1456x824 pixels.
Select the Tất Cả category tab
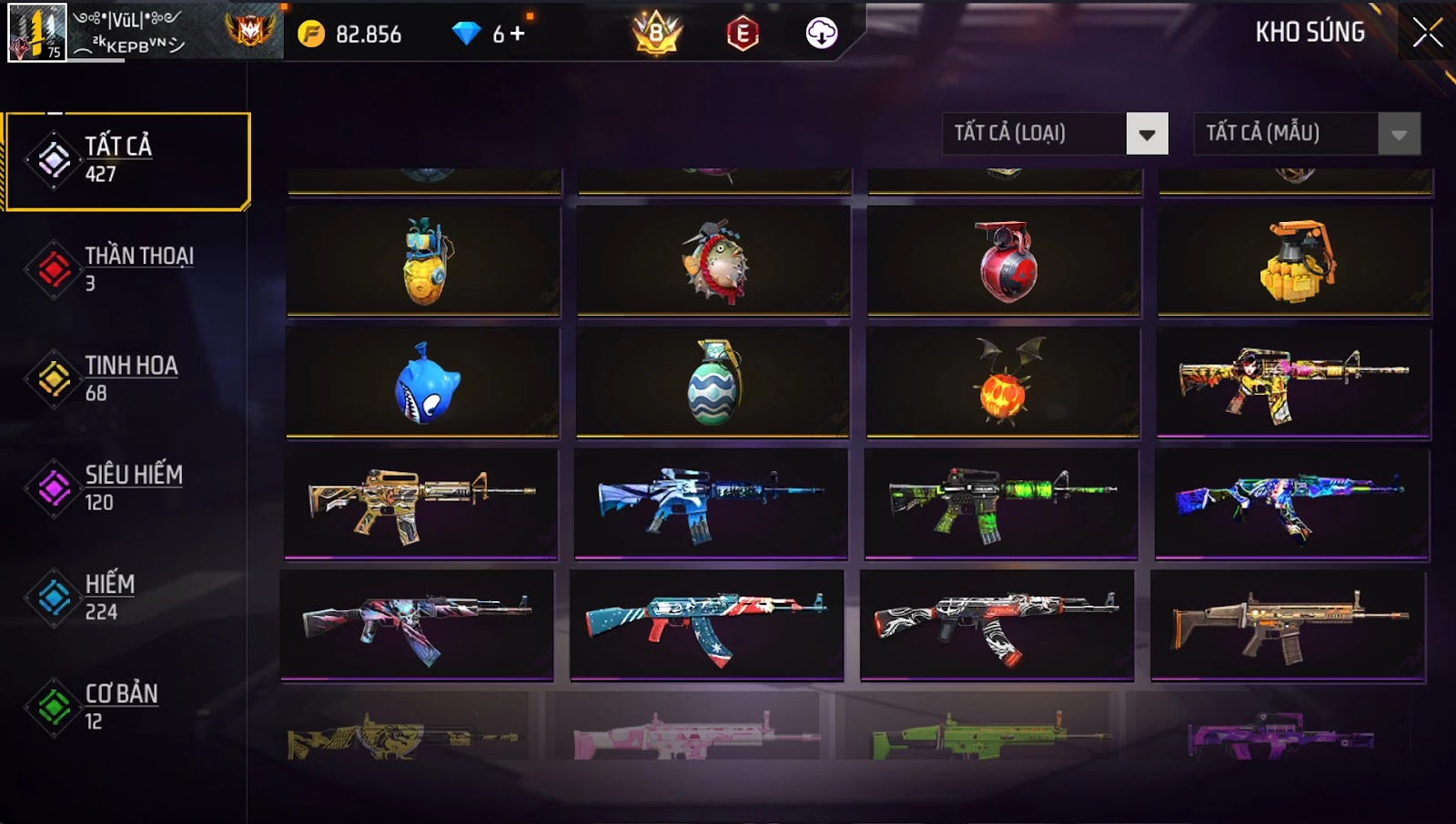point(127,161)
